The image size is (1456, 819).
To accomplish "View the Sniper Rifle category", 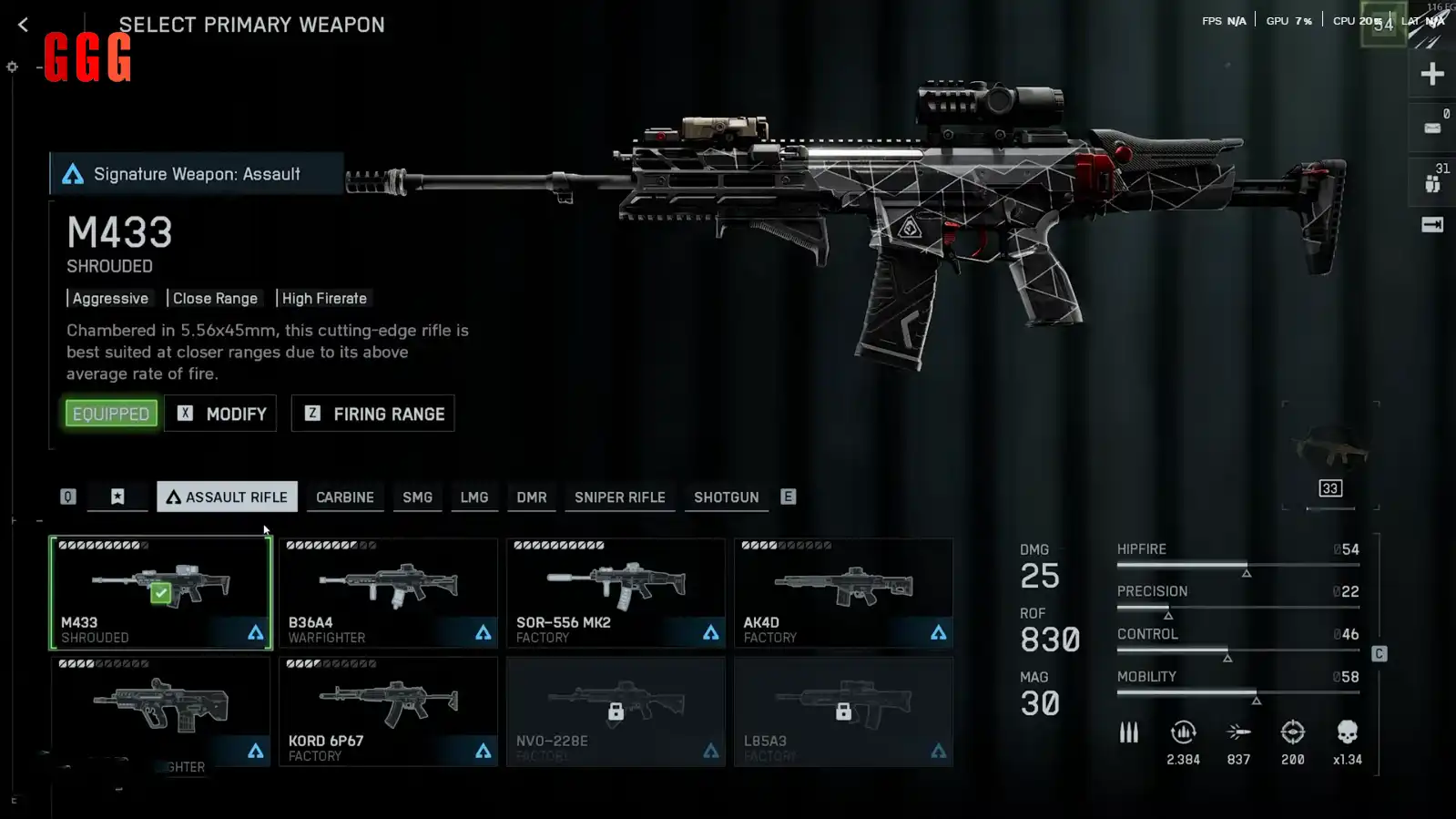I will (x=619, y=497).
